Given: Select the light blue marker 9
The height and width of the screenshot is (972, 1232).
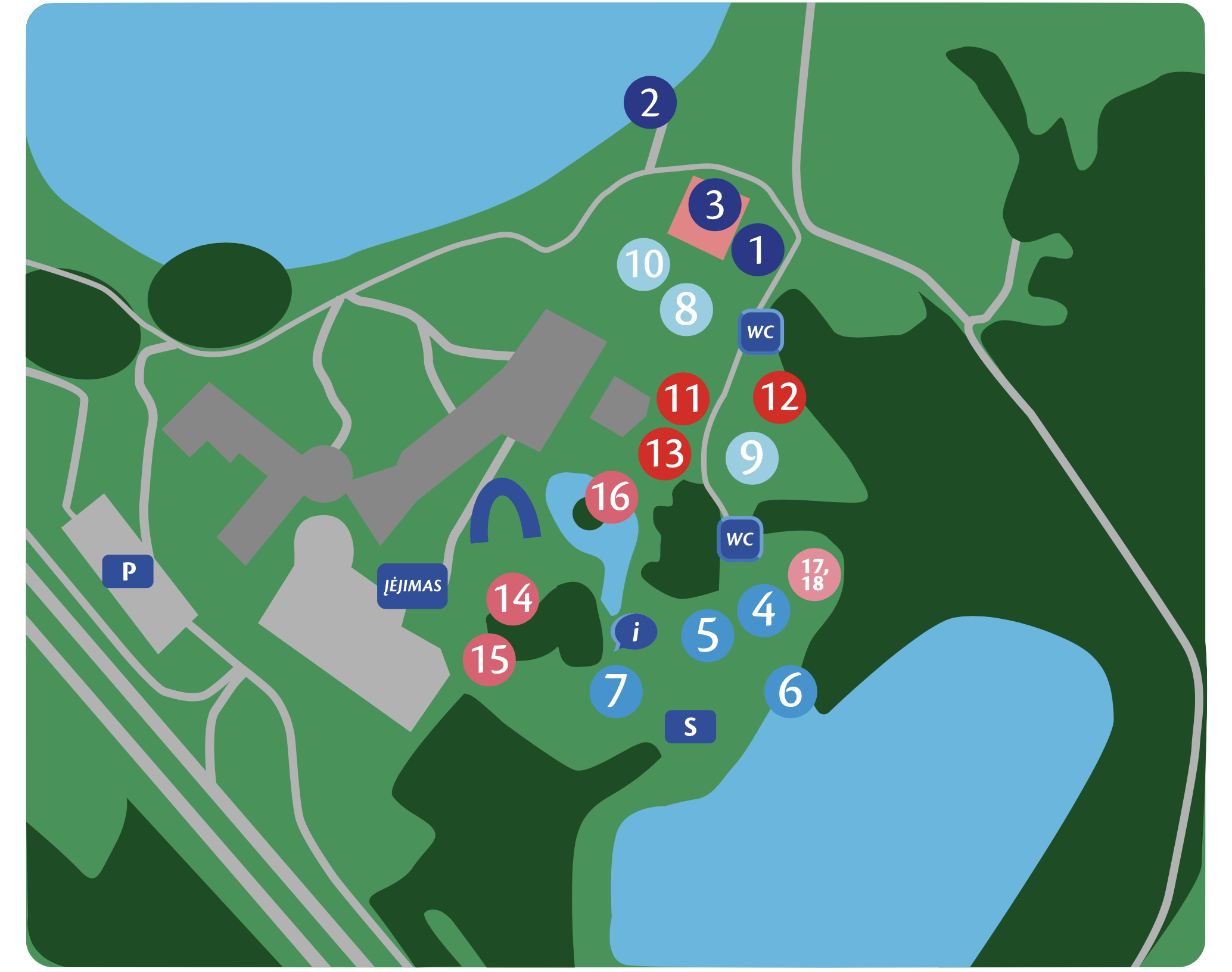Looking at the screenshot, I should click(x=752, y=457).
